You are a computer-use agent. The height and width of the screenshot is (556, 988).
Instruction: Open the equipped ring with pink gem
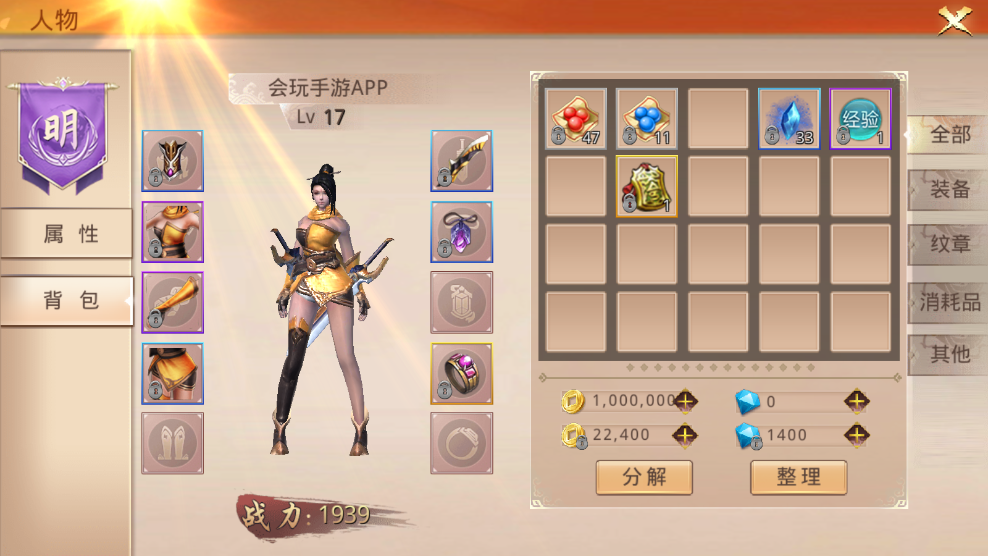[461, 374]
